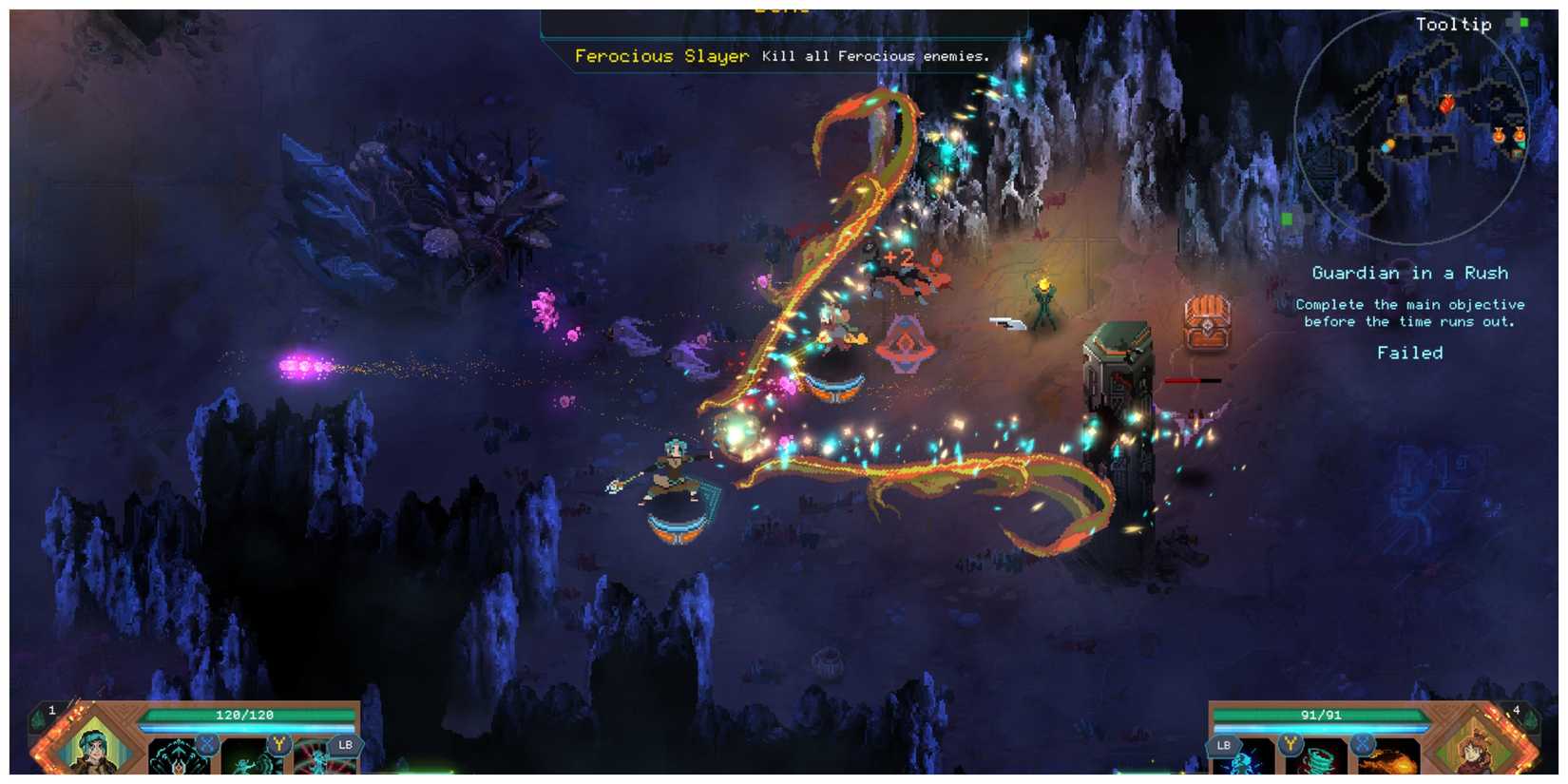Viewport: 1568px width, 784px height.
Task: Click the Guardian in a Rush heading
Action: point(1410,273)
